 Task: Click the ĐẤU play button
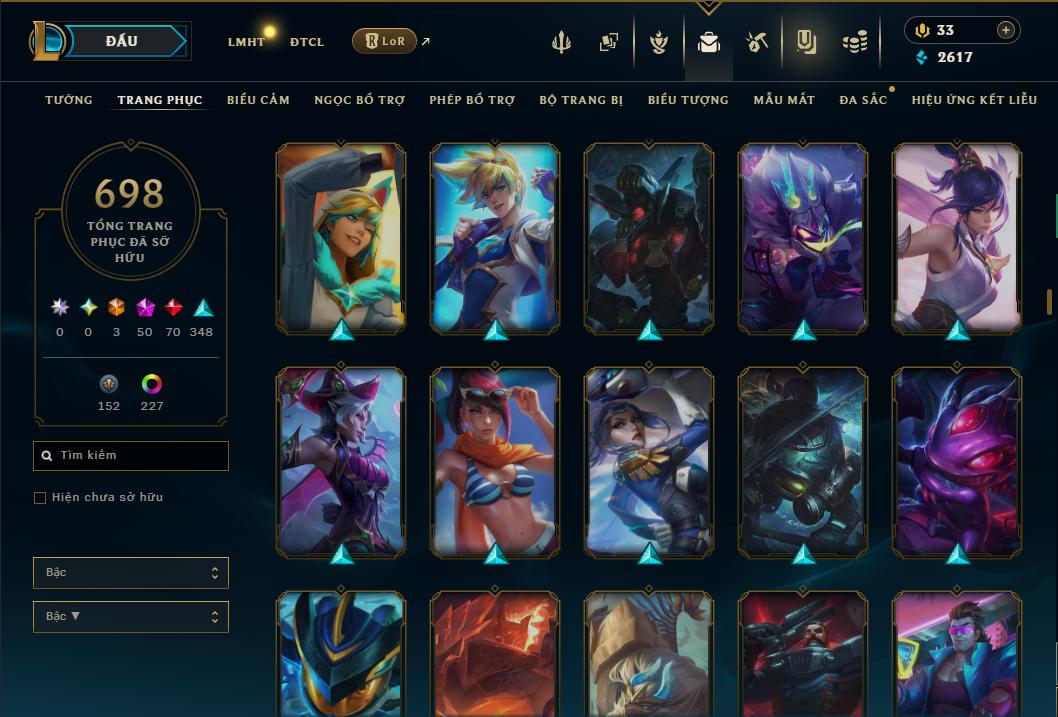pos(122,41)
